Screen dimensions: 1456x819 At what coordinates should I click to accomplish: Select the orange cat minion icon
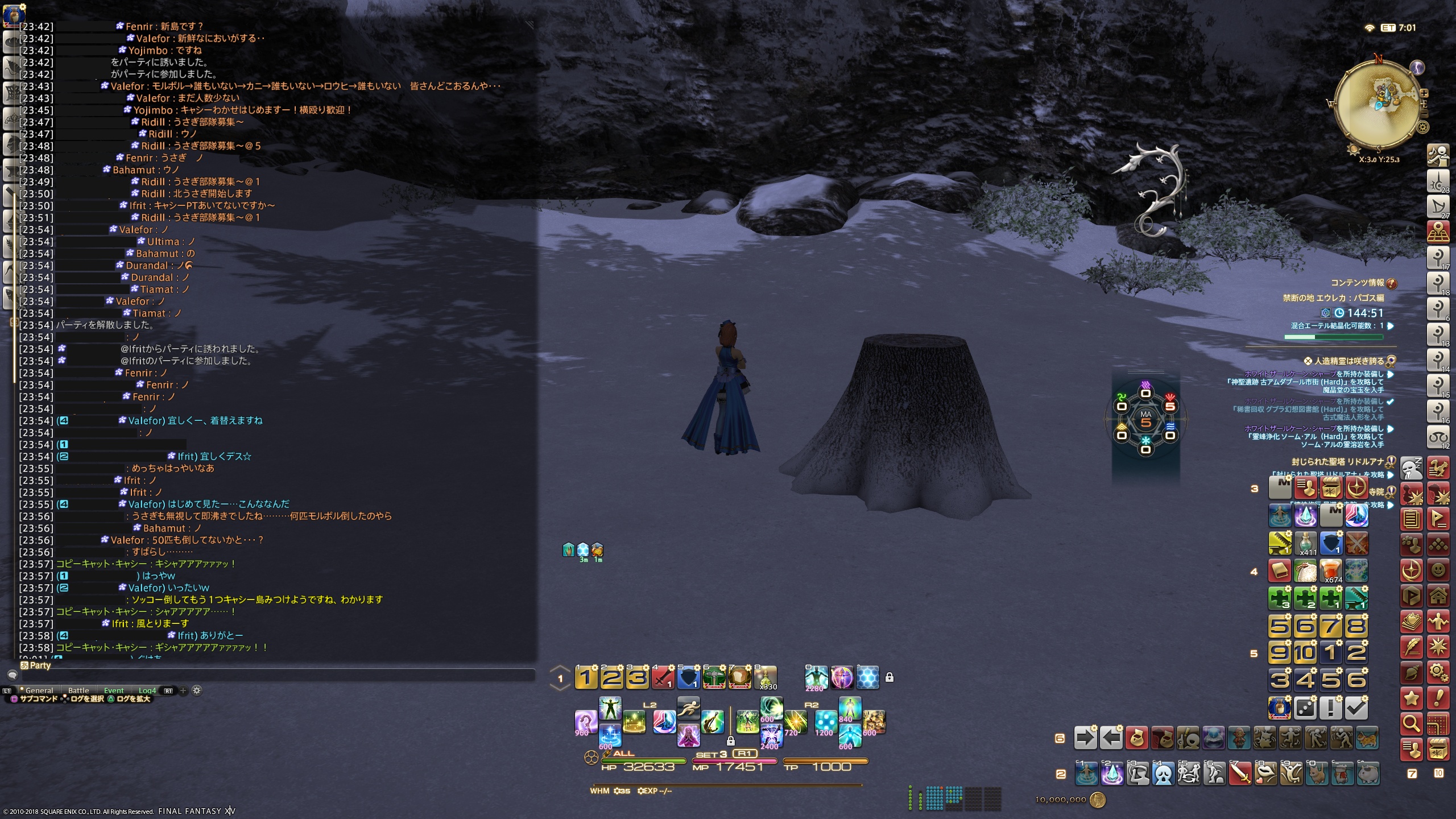pyautogui.click(x=1367, y=738)
